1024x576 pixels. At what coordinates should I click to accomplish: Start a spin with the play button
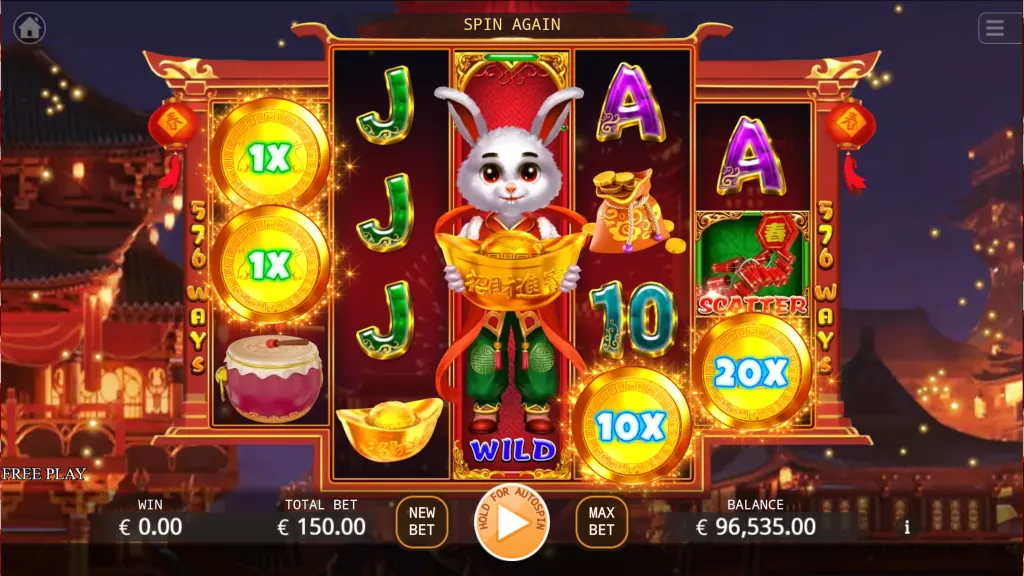point(511,522)
